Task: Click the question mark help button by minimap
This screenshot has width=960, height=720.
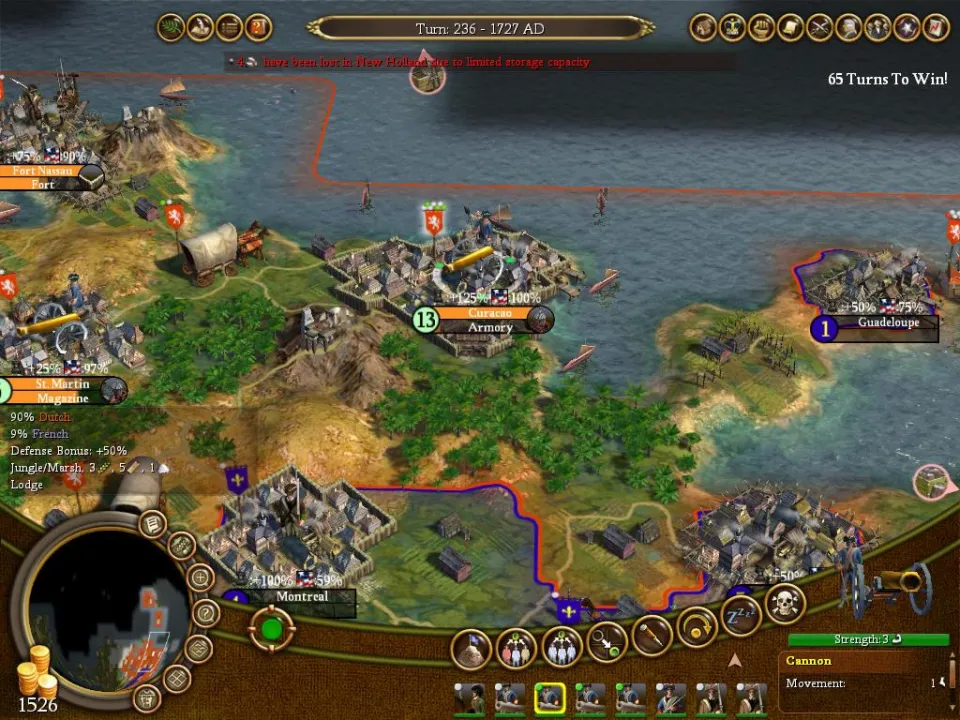Action: tap(206, 612)
